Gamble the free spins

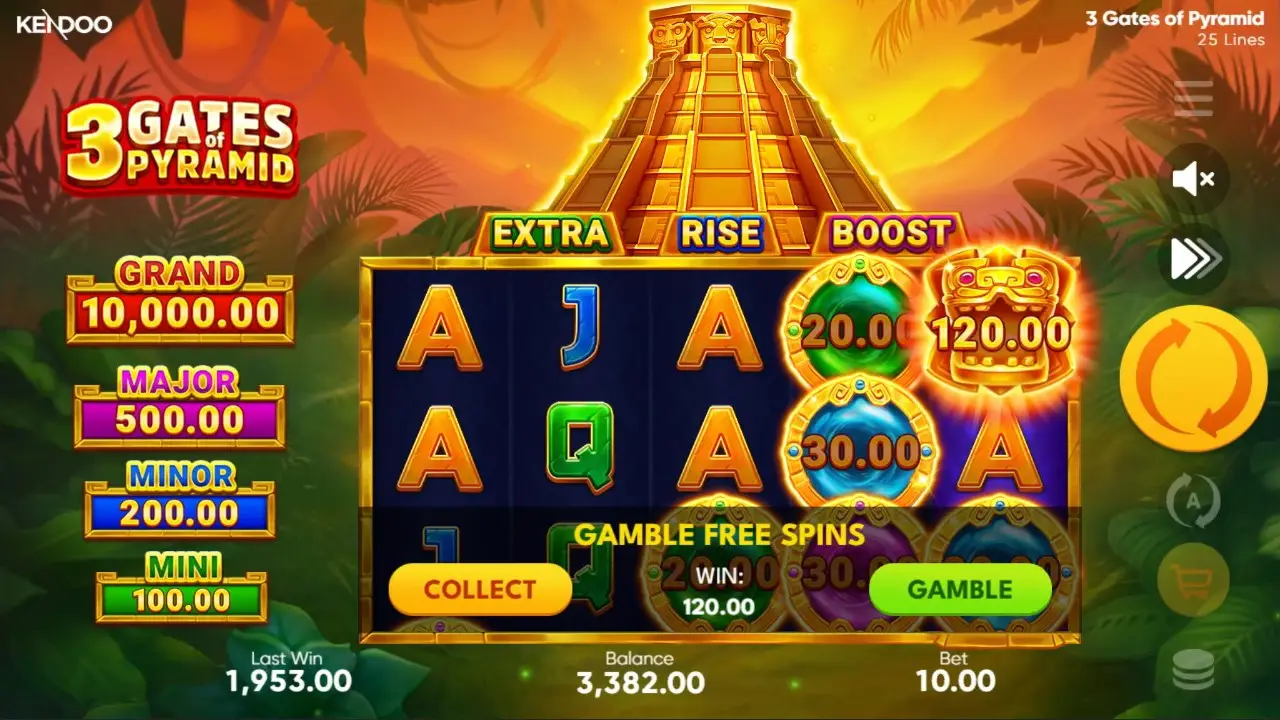961,590
